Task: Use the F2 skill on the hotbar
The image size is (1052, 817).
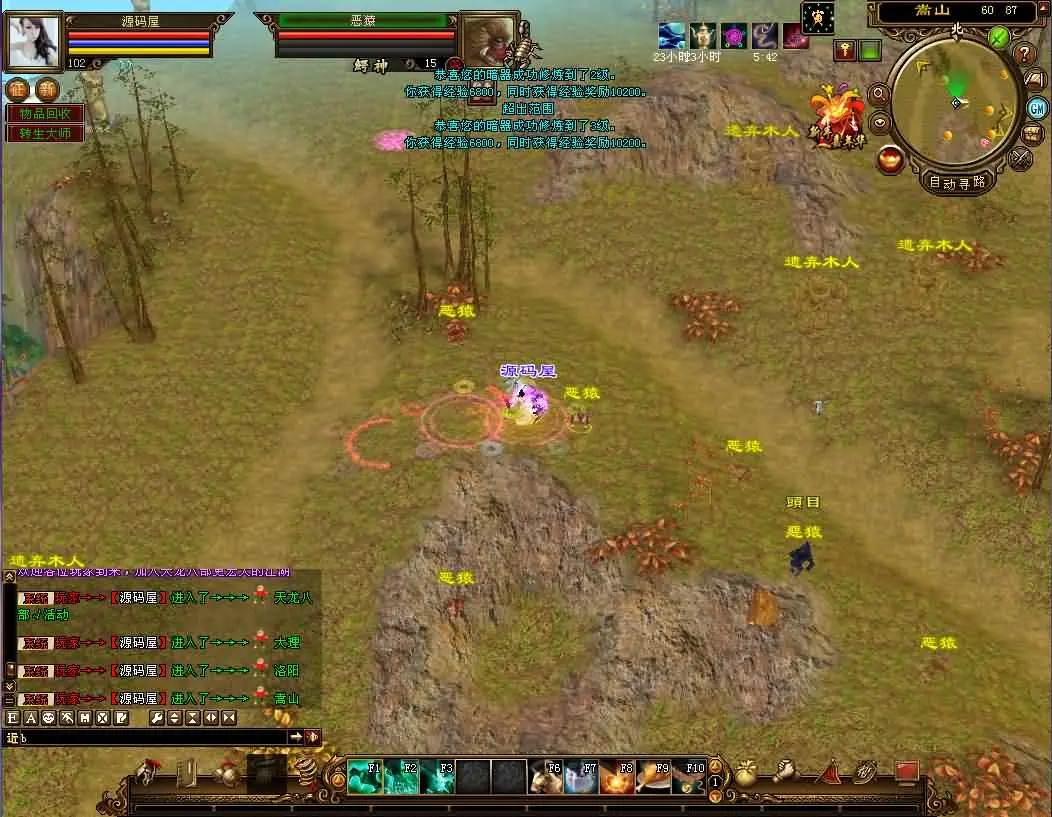Action: [401, 776]
